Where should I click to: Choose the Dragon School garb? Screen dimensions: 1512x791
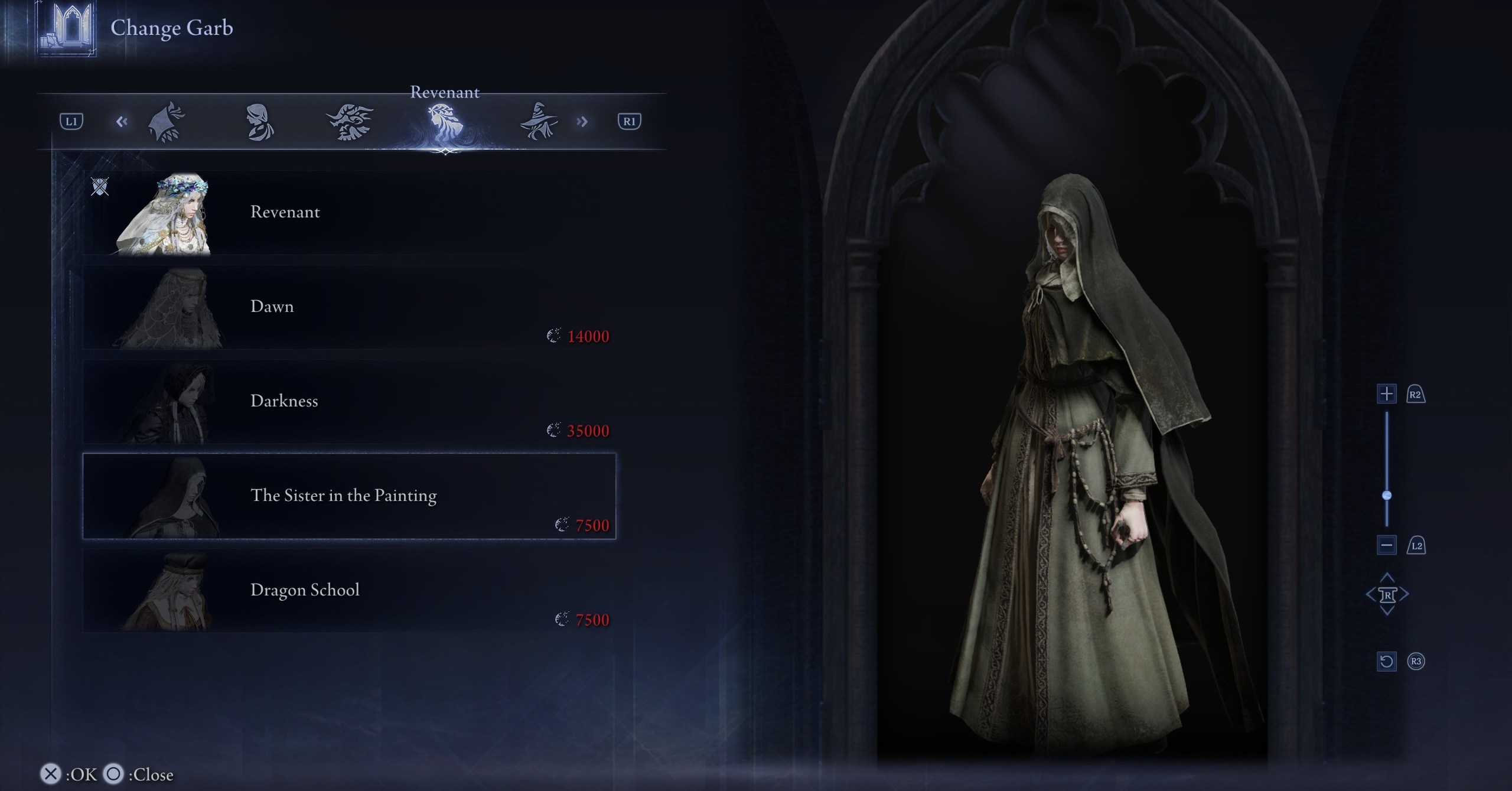(348, 591)
